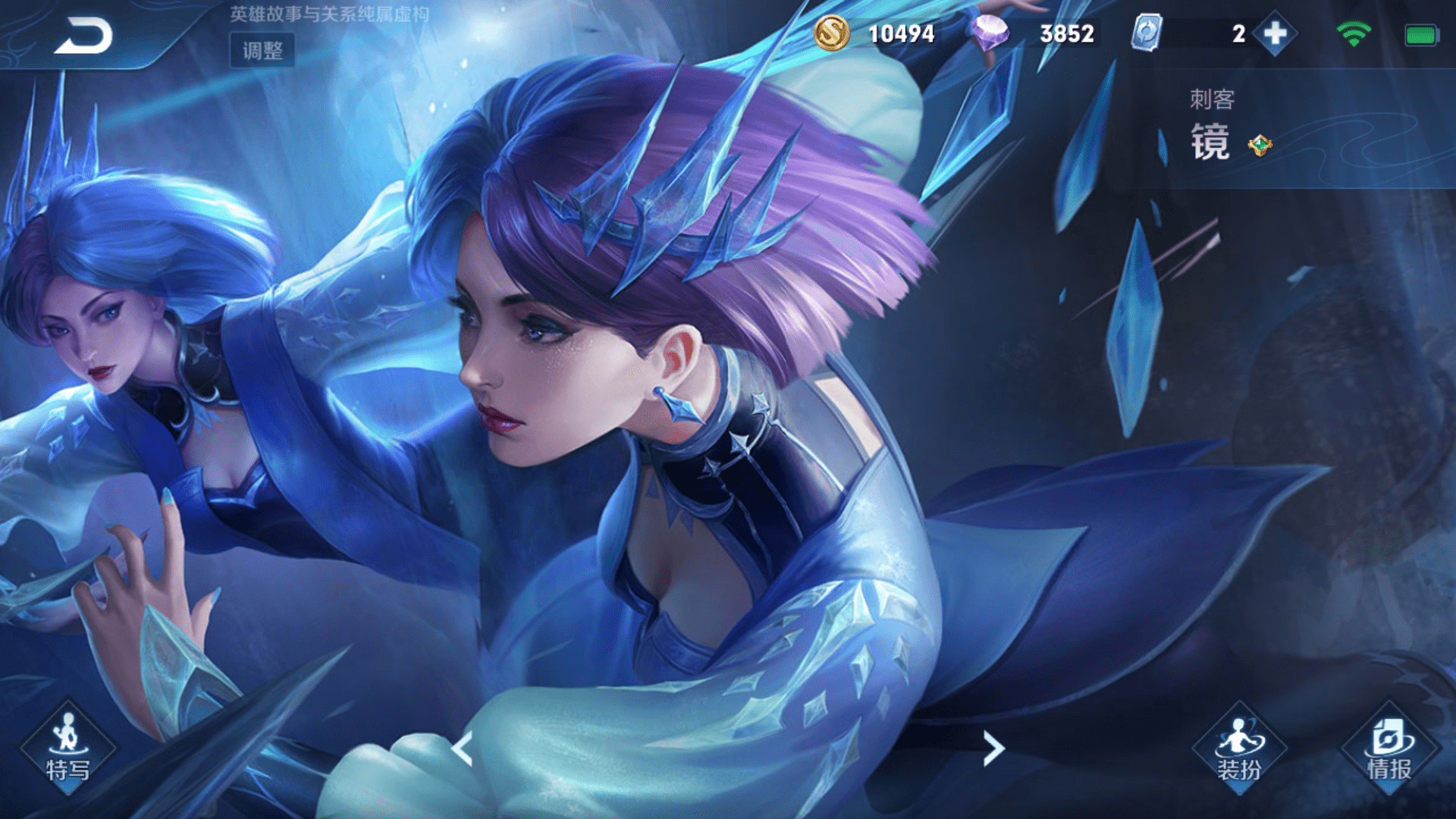Click the blue ticket card icon
1456x819 pixels.
(x=1146, y=34)
